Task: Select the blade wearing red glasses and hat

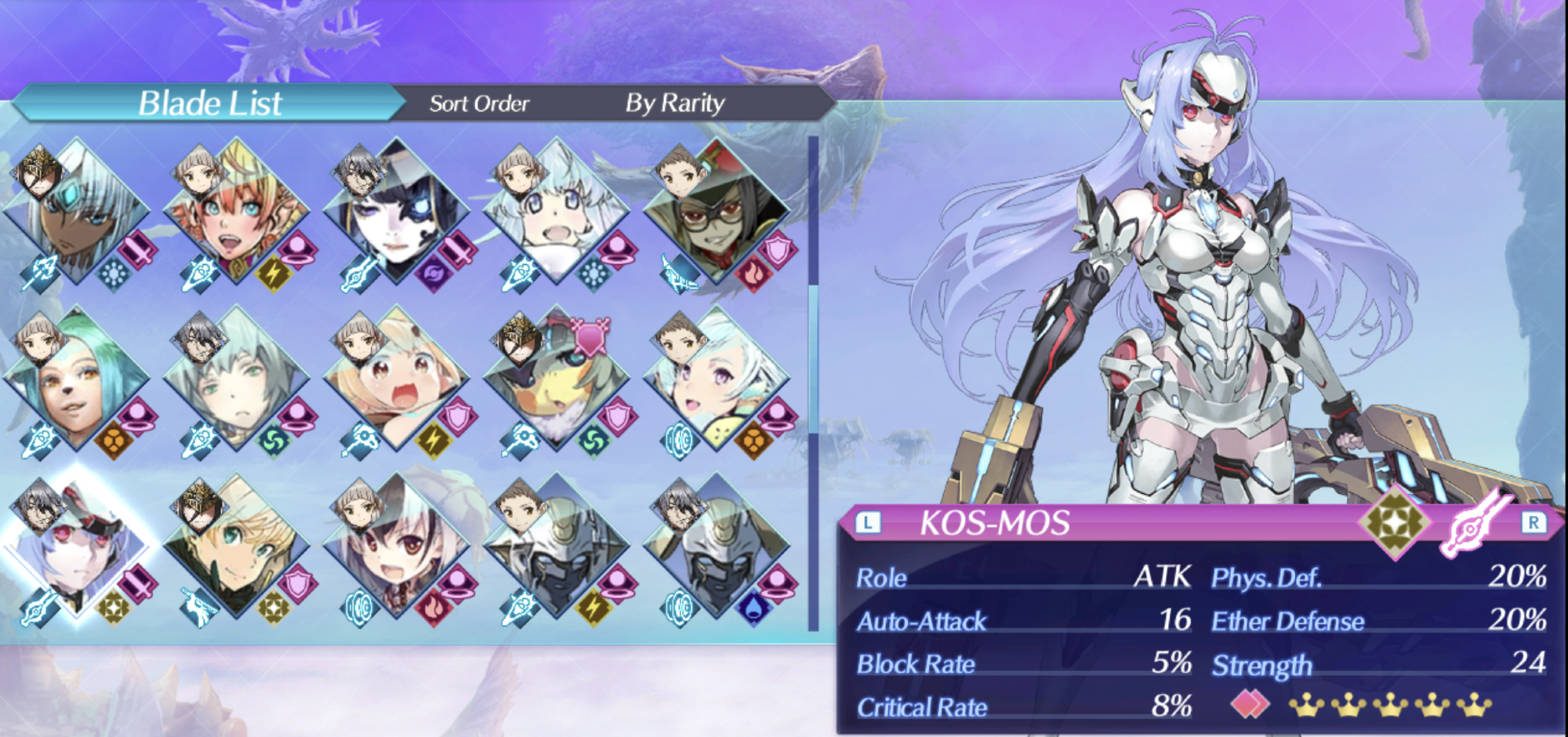Action: [x=717, y=212]
